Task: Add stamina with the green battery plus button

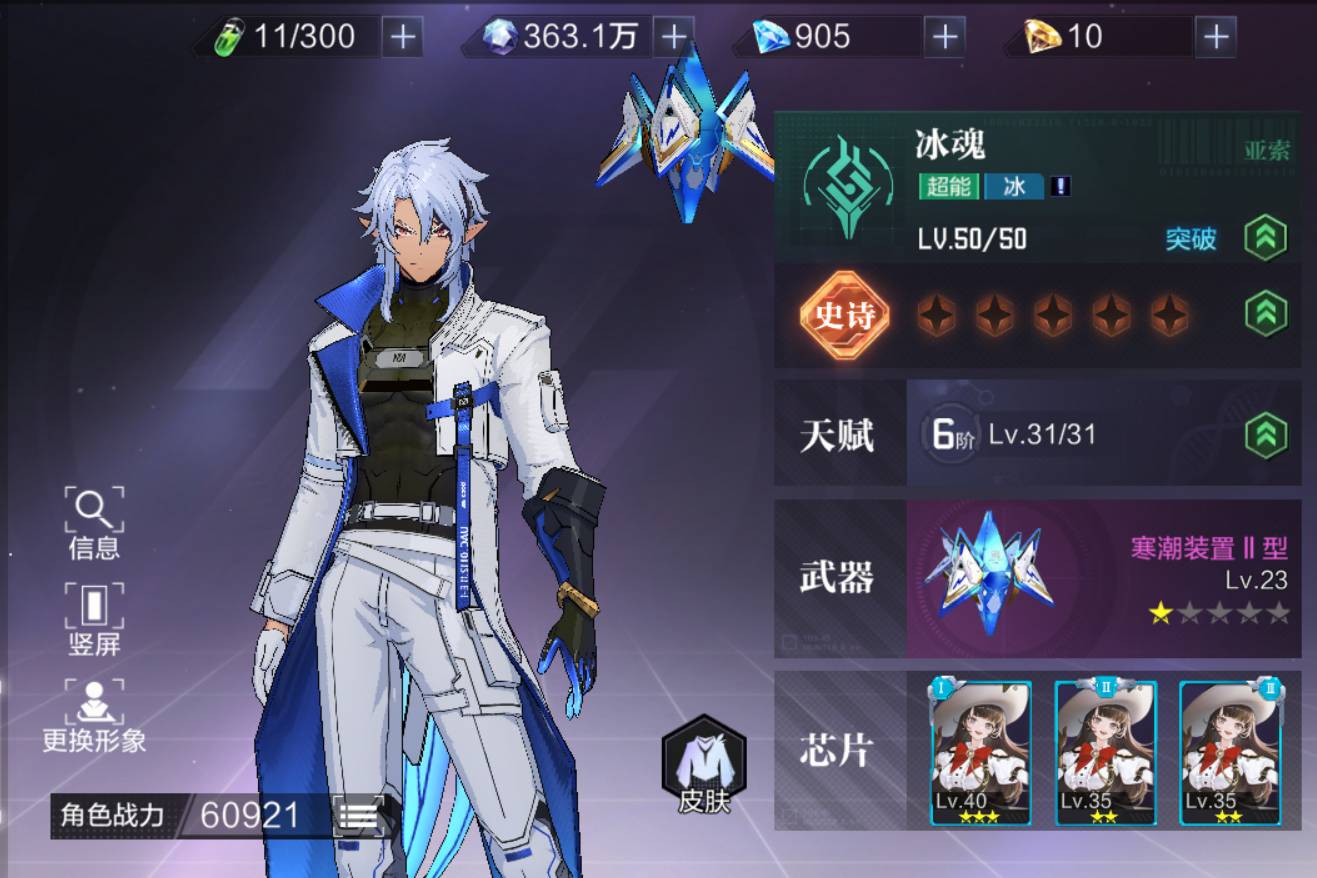Action: pyautogui.click(x=402, y=37)
